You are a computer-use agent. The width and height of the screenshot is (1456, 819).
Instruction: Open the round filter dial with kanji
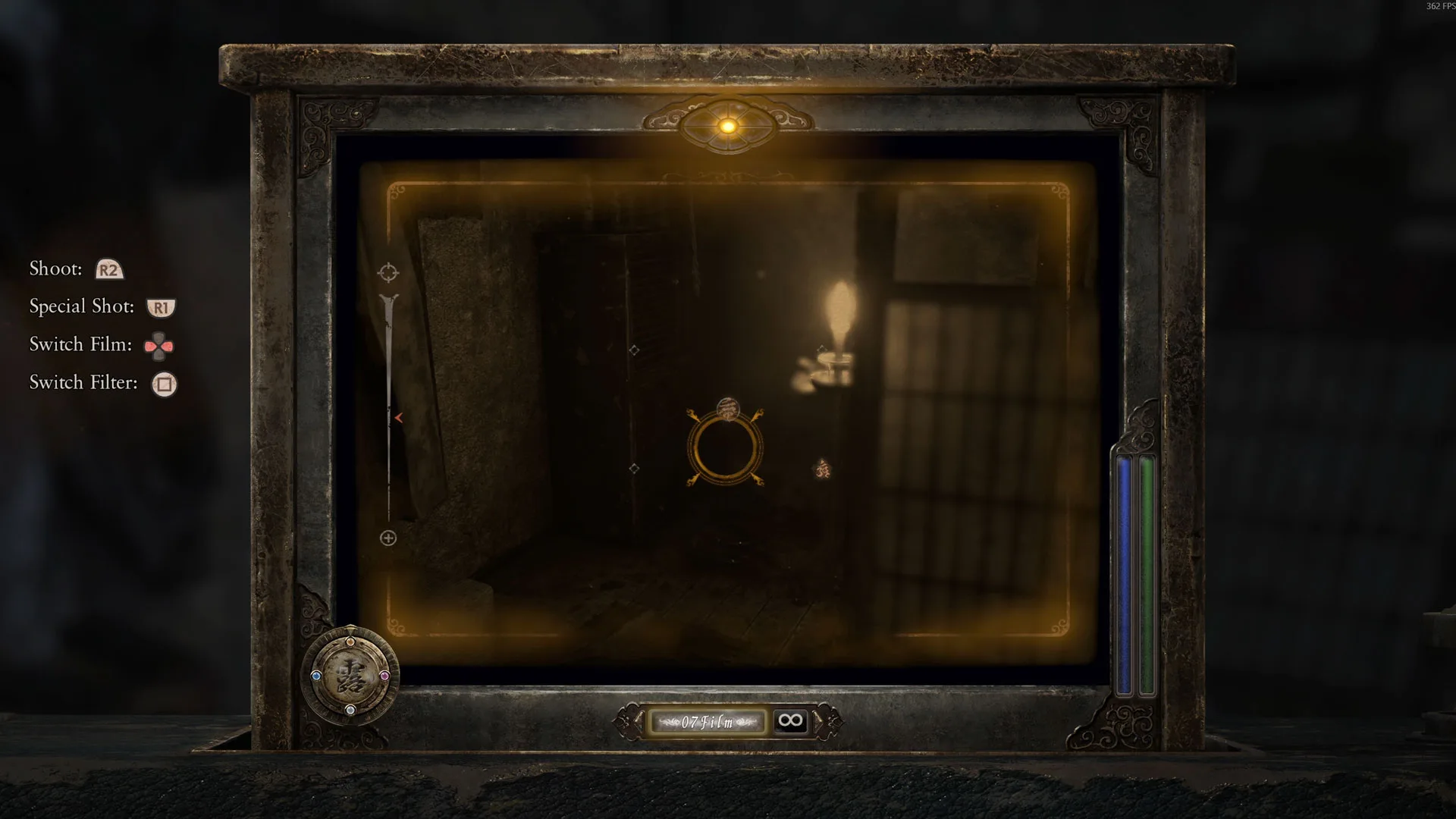tap(350, 676)
